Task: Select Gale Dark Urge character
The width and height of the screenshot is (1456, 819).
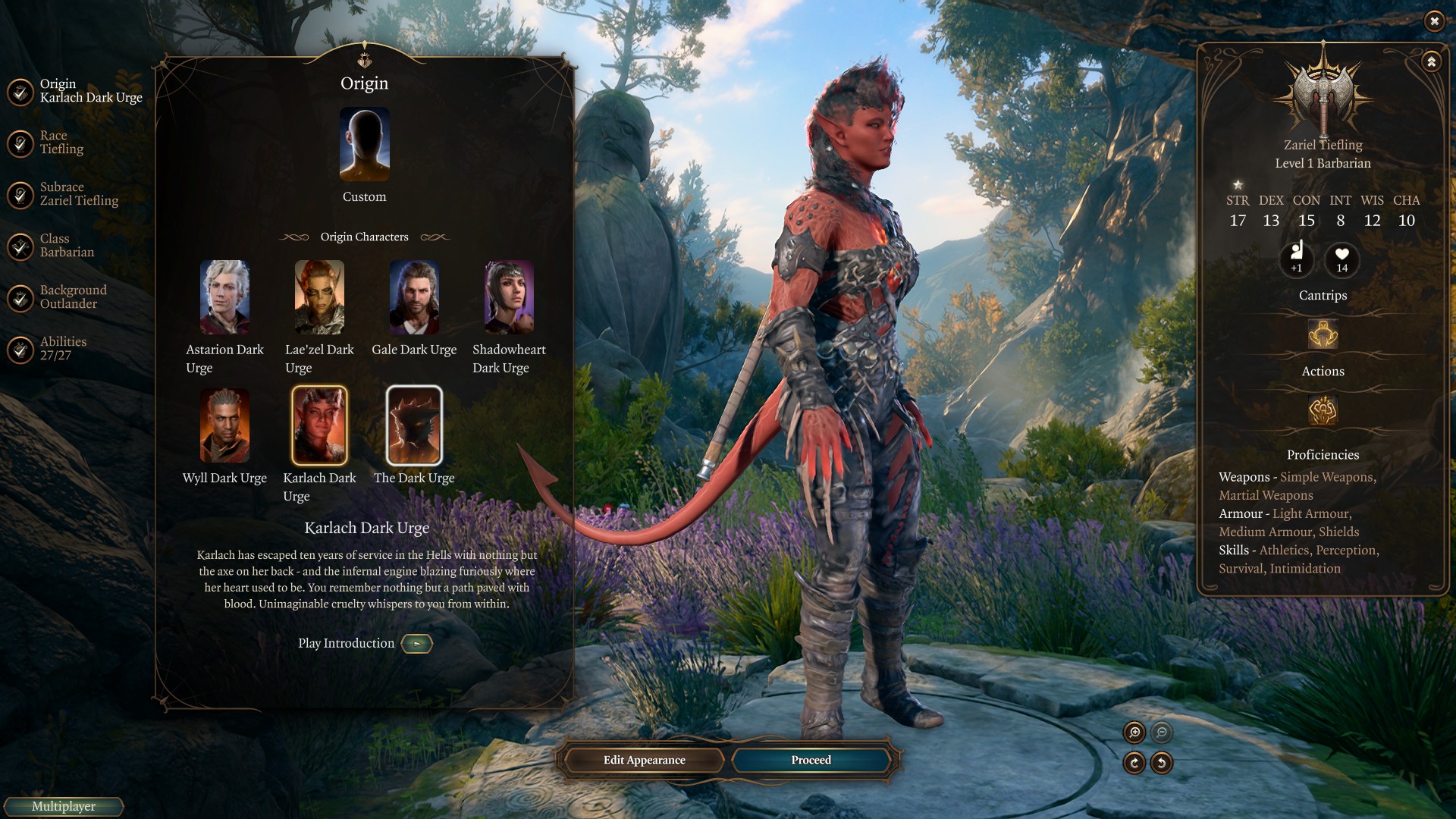Action: (x=414, y=297)
